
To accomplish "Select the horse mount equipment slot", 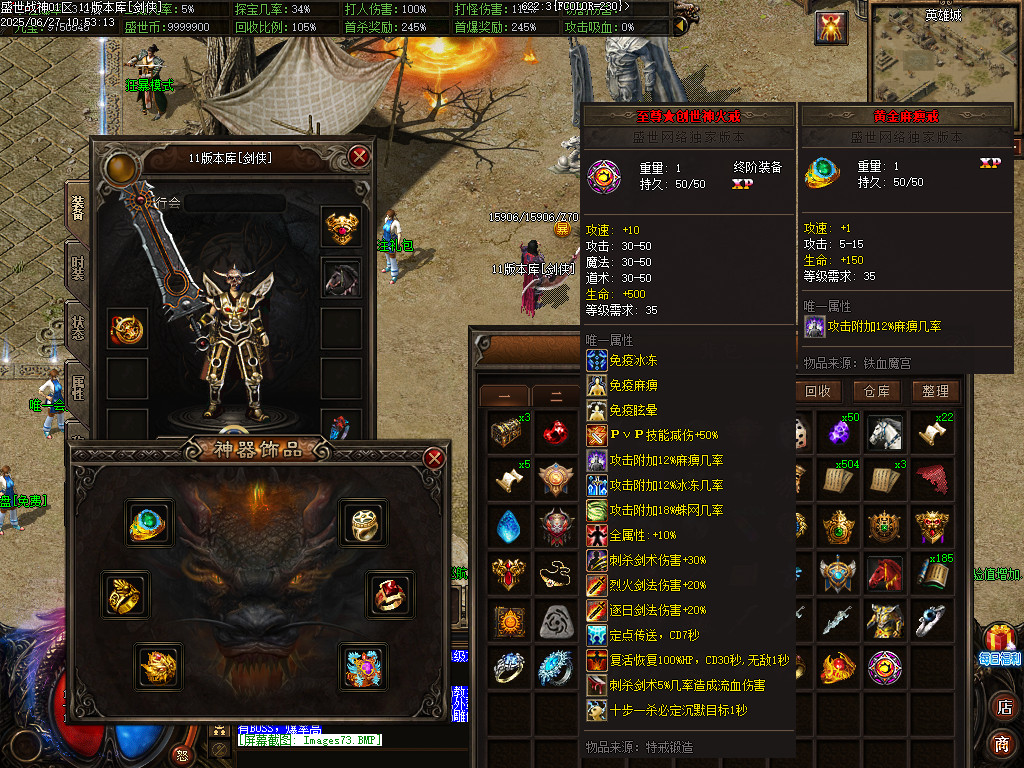I will point(341,278).
